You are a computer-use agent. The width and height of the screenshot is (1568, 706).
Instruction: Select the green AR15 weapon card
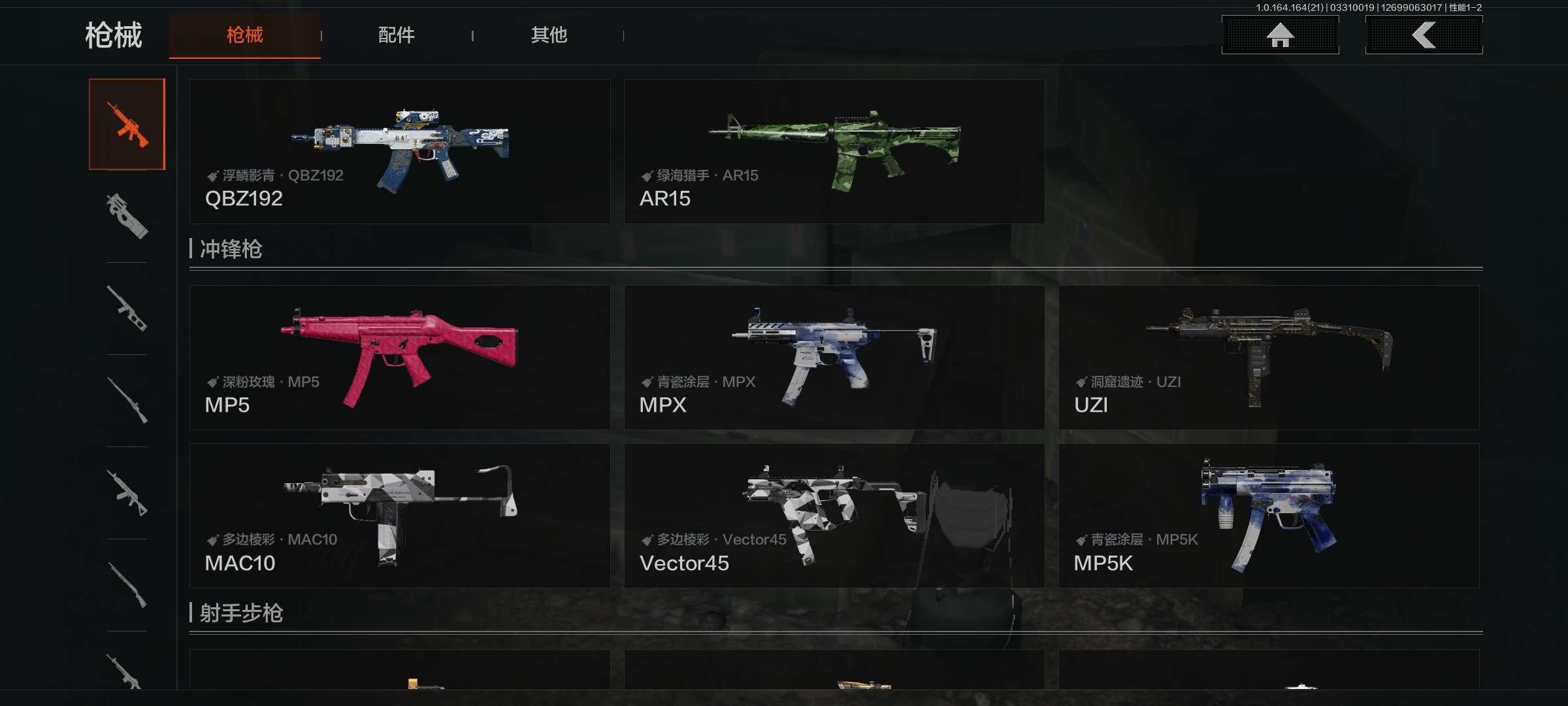point(834,152)
